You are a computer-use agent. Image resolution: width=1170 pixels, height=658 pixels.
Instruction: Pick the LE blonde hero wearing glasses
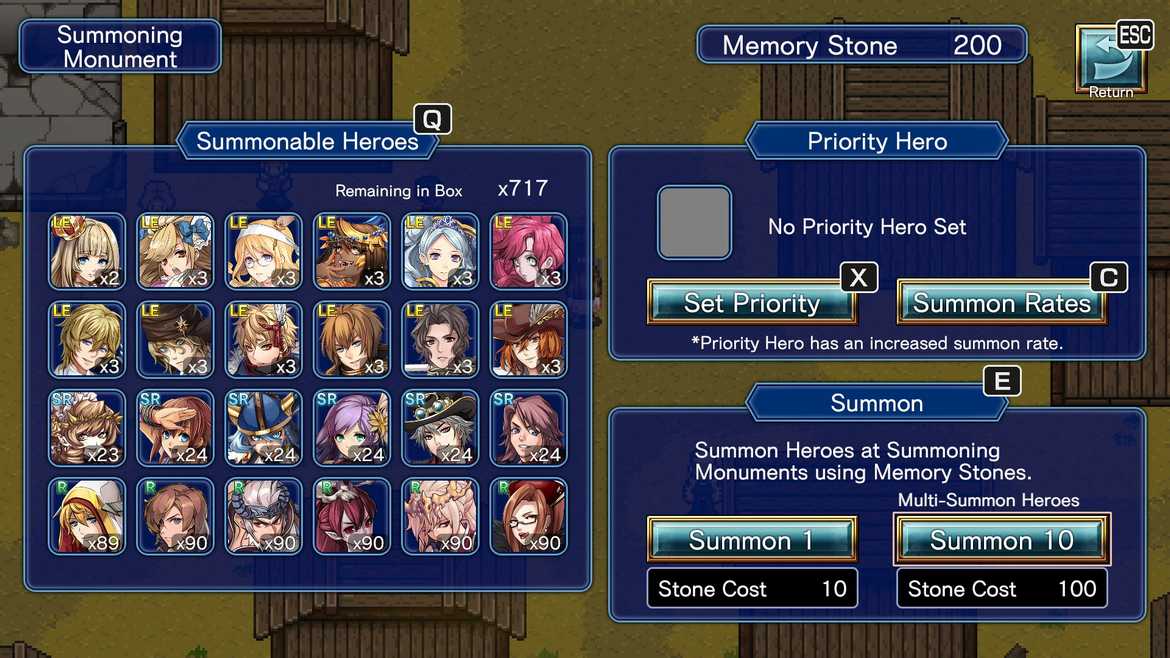[263, 251]
